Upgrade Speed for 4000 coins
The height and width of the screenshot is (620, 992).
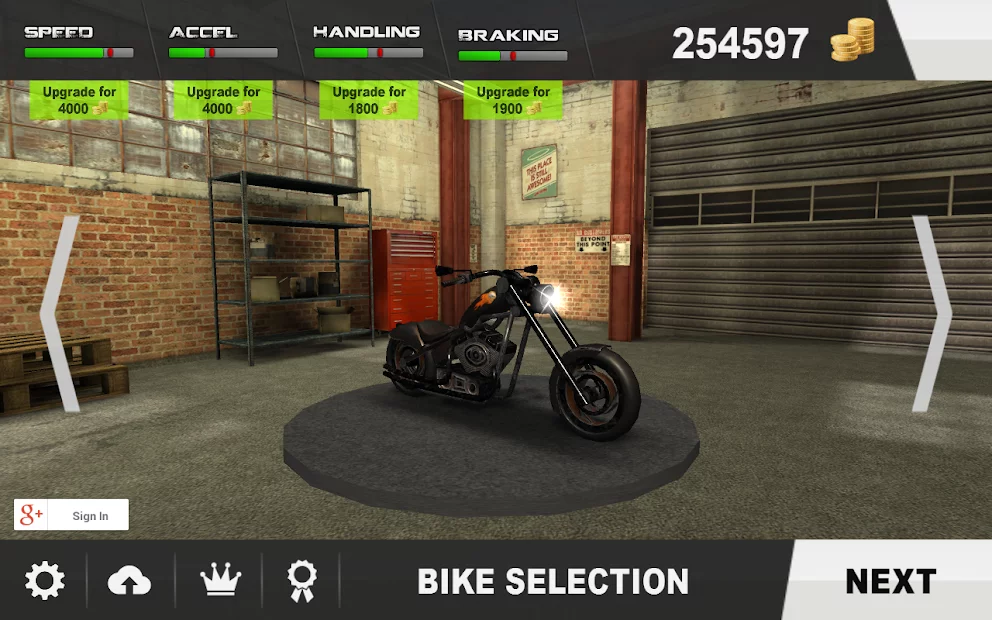(80, 100)
